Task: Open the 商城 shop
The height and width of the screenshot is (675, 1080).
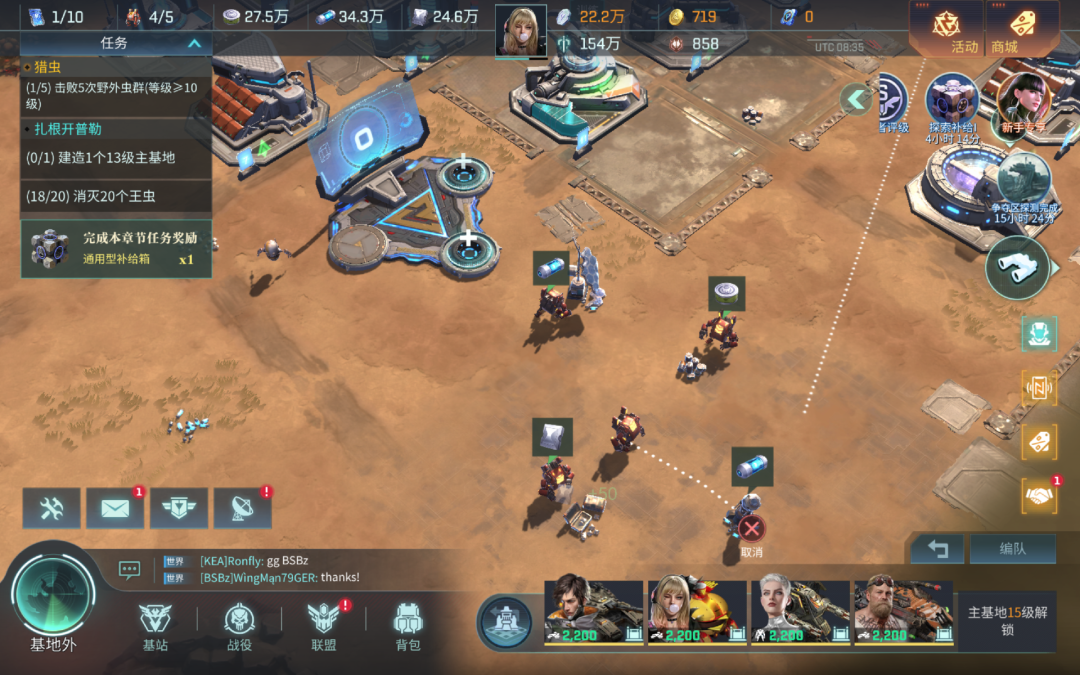Action: 1022,29
